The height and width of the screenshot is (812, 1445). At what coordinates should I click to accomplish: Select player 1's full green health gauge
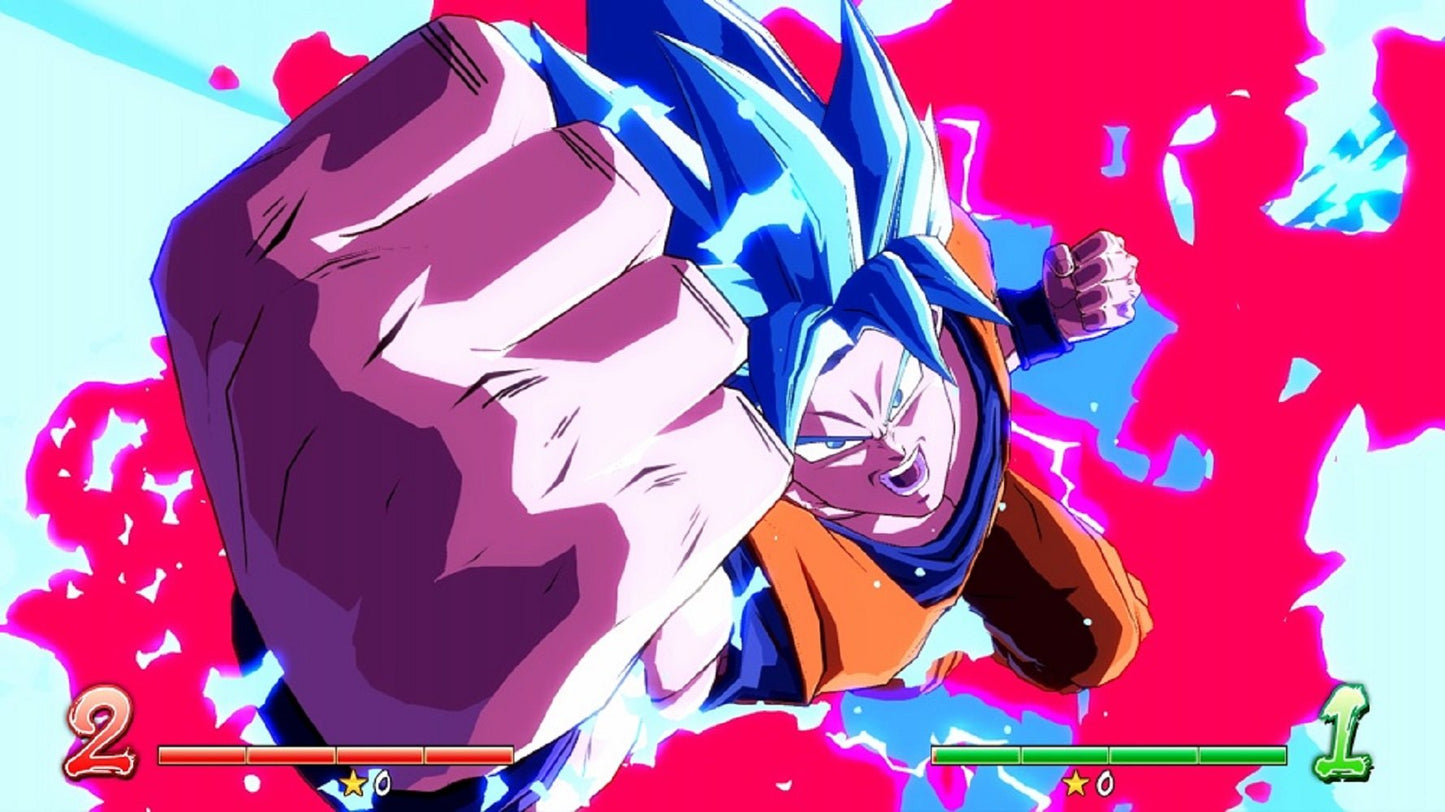click(x=1110, y=755)
